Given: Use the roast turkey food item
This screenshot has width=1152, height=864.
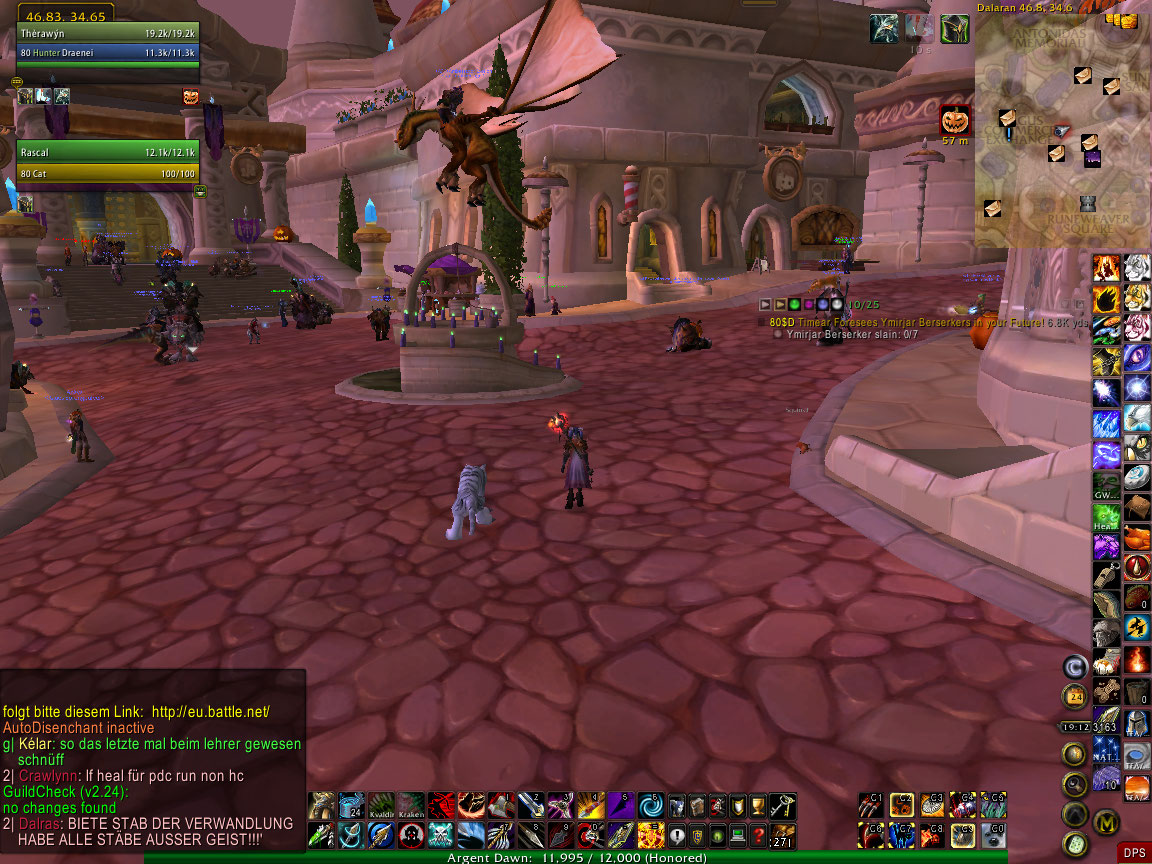Looking at the screenshot, I should tap(1137, 539).
